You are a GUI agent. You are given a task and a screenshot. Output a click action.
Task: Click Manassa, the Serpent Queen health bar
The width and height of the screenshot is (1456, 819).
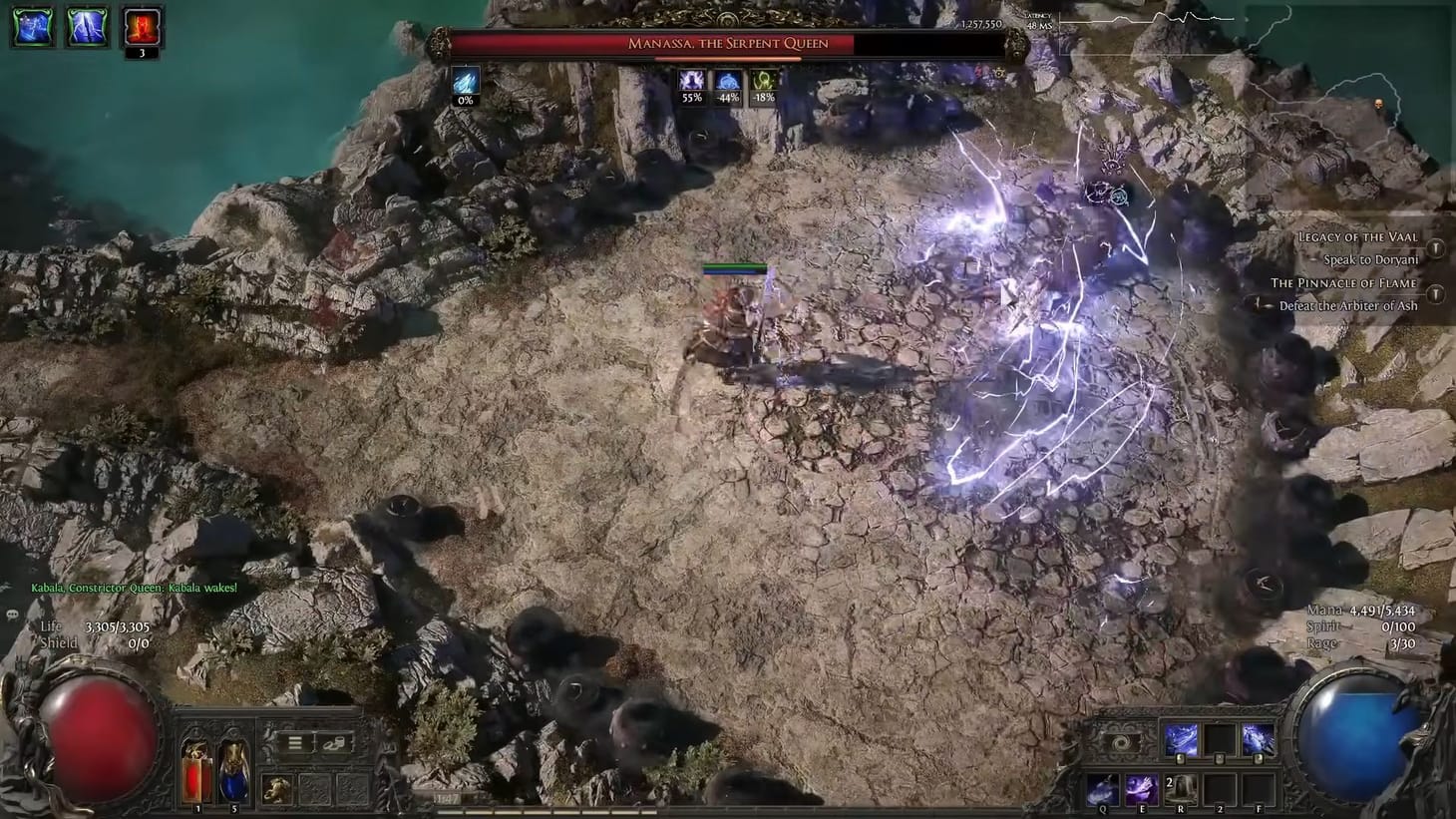point(728,42)
